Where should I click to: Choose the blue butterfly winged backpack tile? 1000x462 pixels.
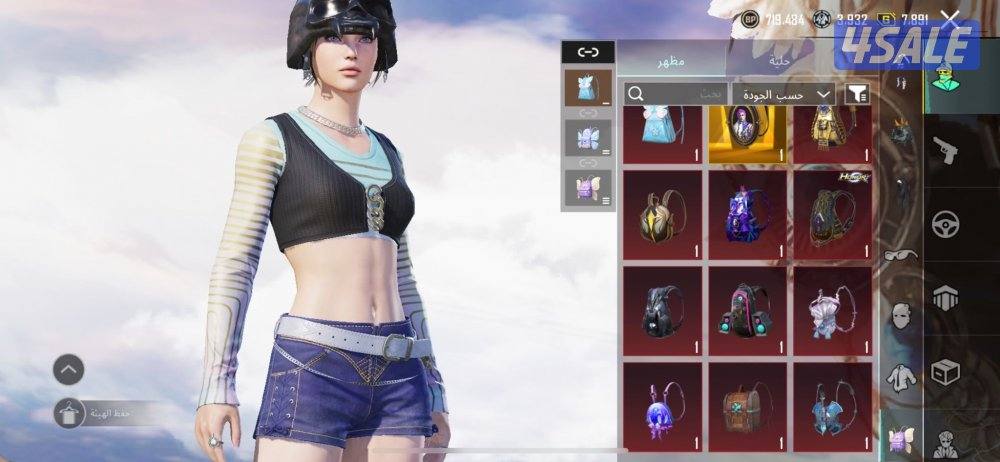coord(831,405)
